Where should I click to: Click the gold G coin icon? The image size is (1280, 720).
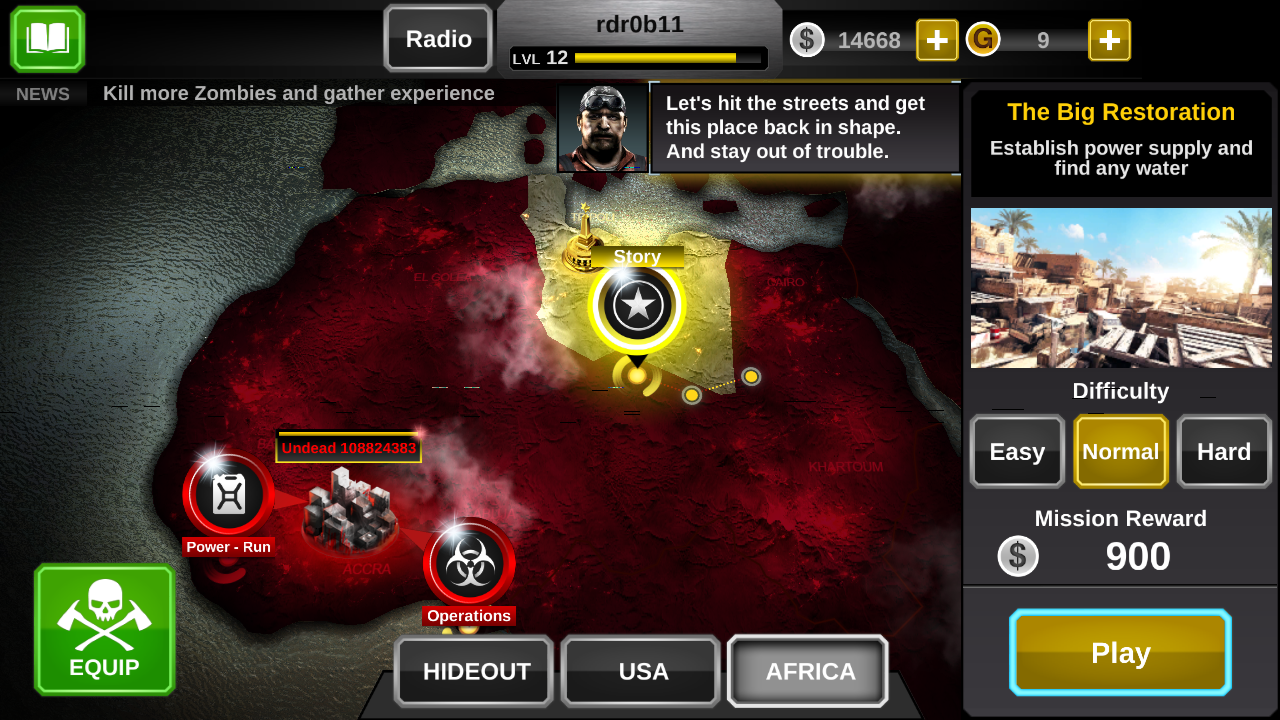pyautogui.click(x=983, y=41)
